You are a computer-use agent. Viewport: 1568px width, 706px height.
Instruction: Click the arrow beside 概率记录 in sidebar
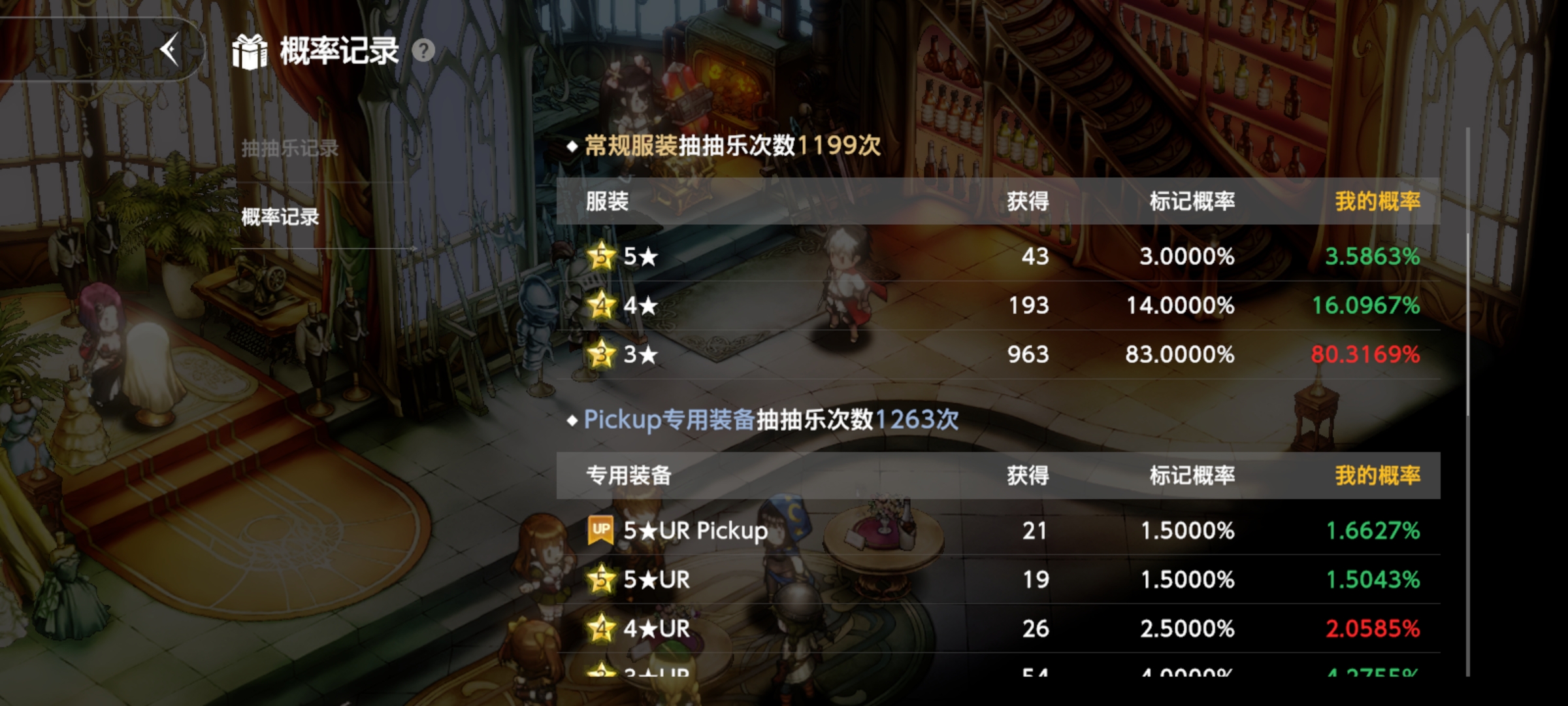(x=413, y=248)
